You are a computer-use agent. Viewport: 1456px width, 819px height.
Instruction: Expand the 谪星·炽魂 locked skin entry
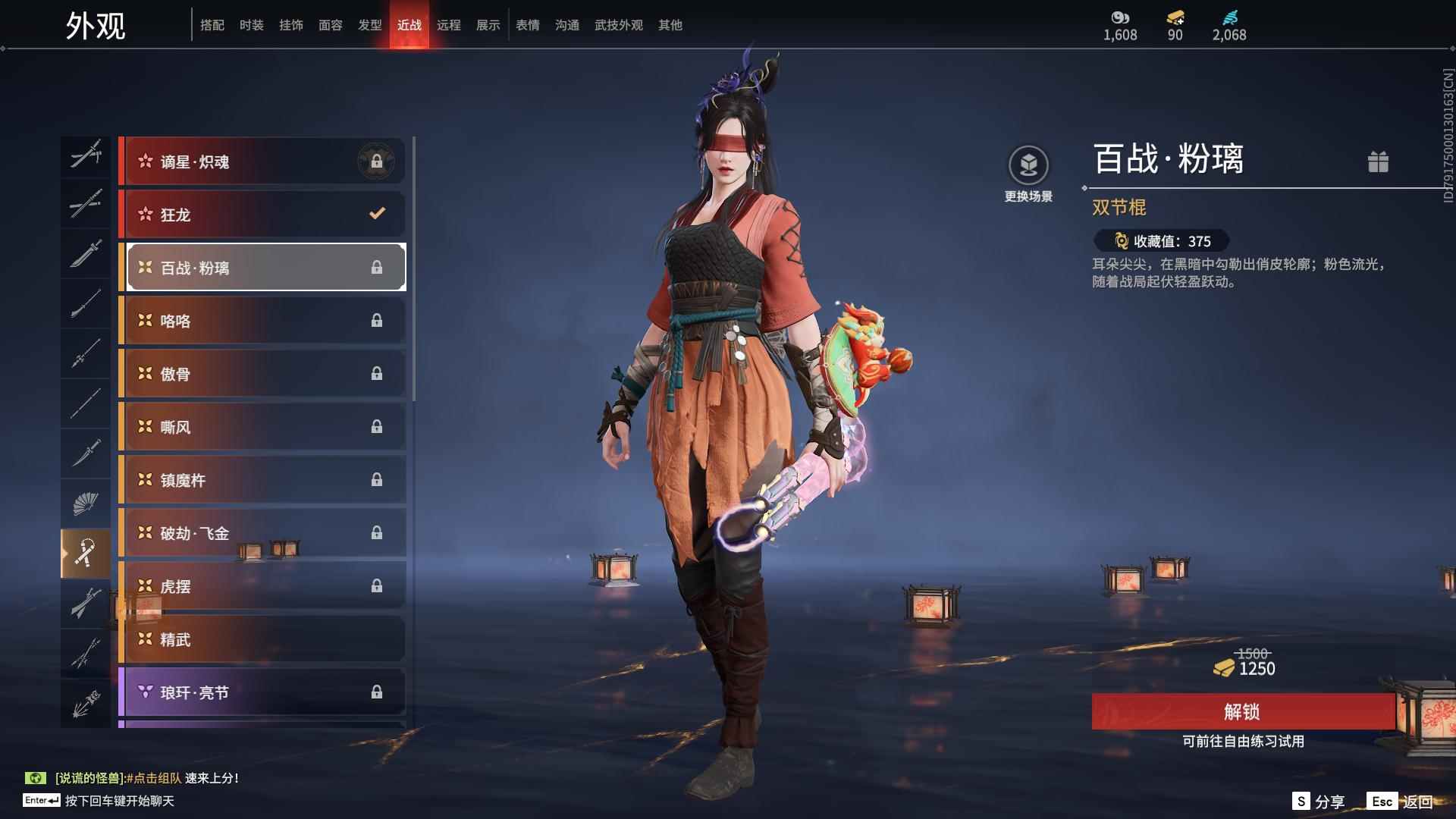point(262,162)
